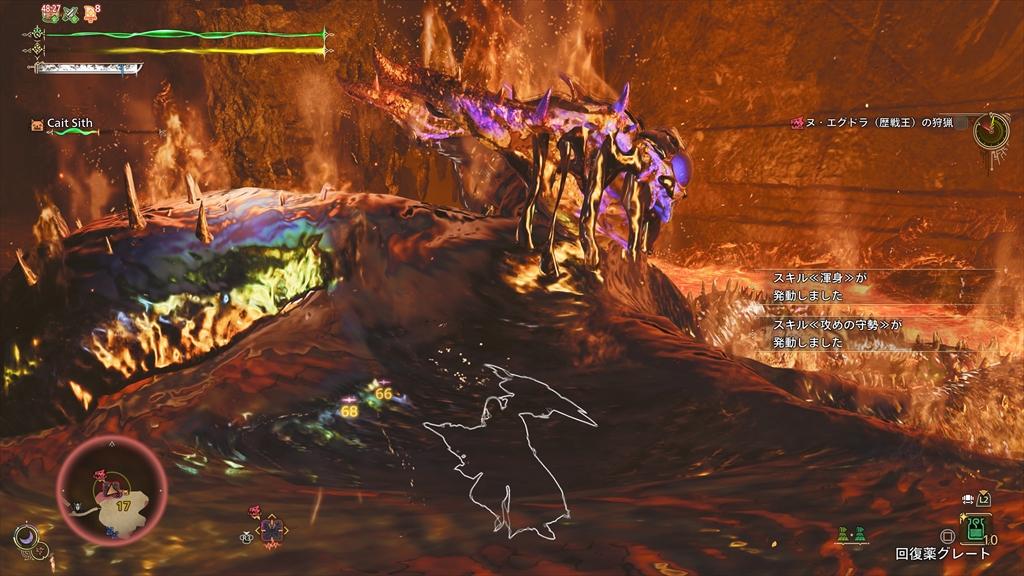This screenshot has width=1024, height=576.
Task: Inspect the crossed swords attack buff icon
Action: 71,14
